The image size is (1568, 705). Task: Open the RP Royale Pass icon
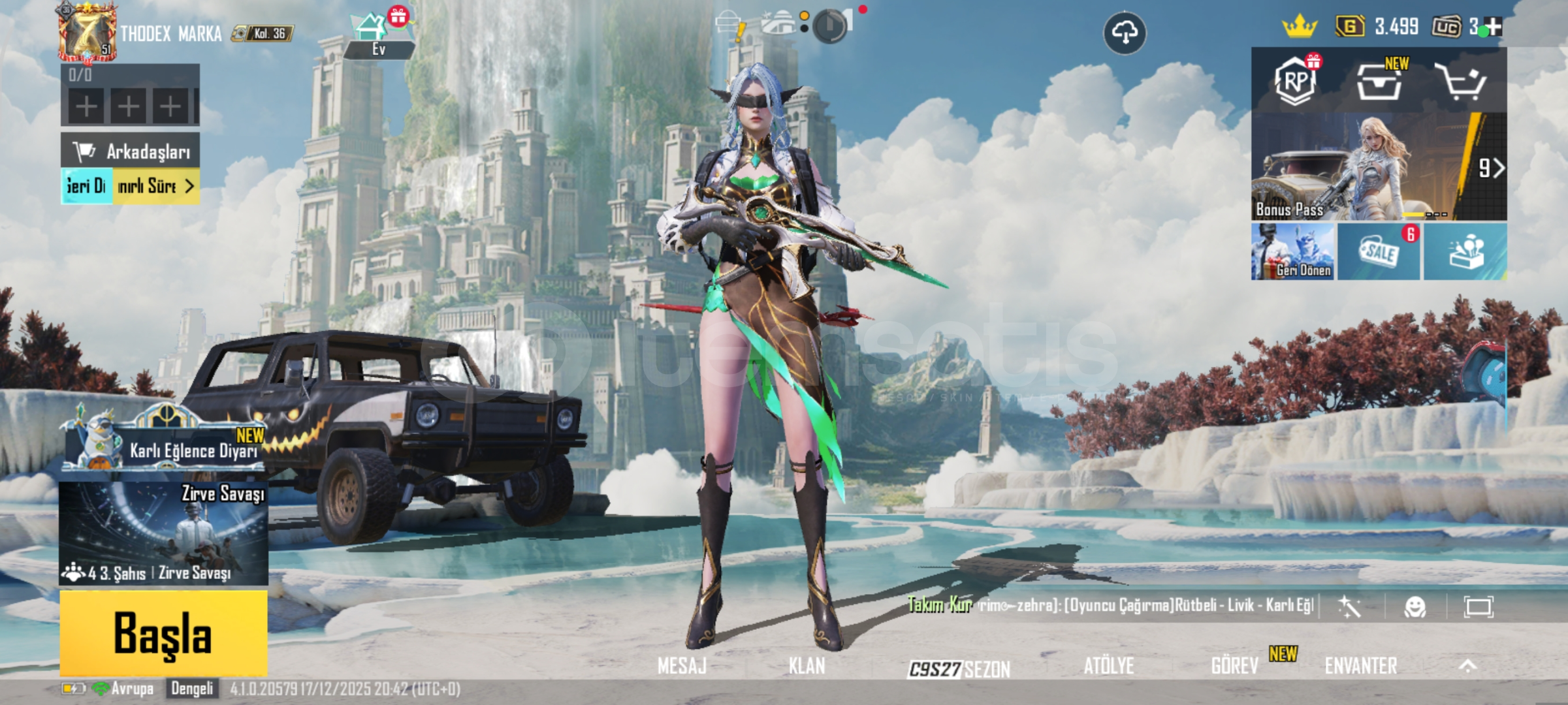1296,82
